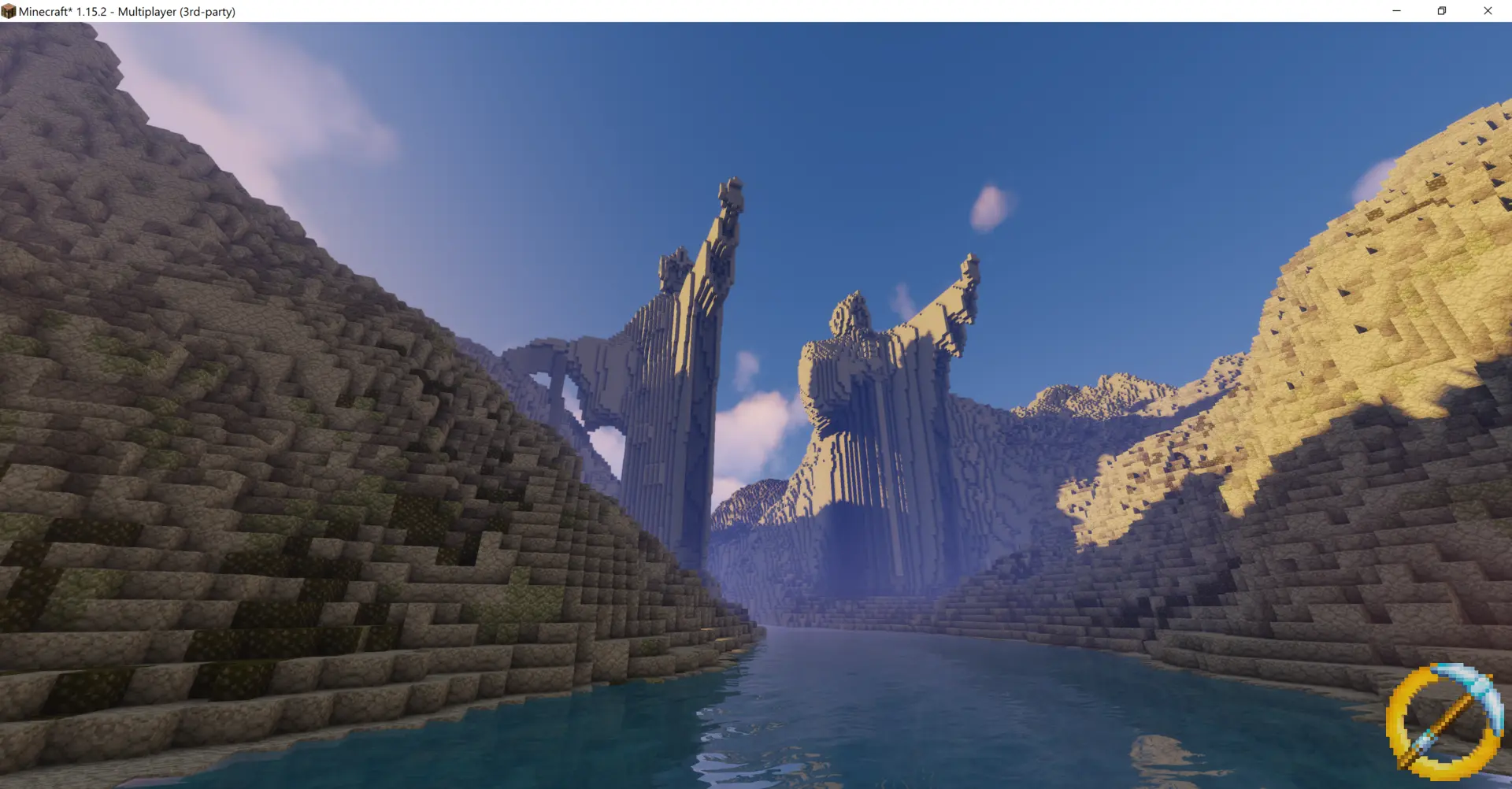The width and height of the screenshot is (1512, 789).
Task: Minimize the Minecraft window
Action: pos(1396,11)
